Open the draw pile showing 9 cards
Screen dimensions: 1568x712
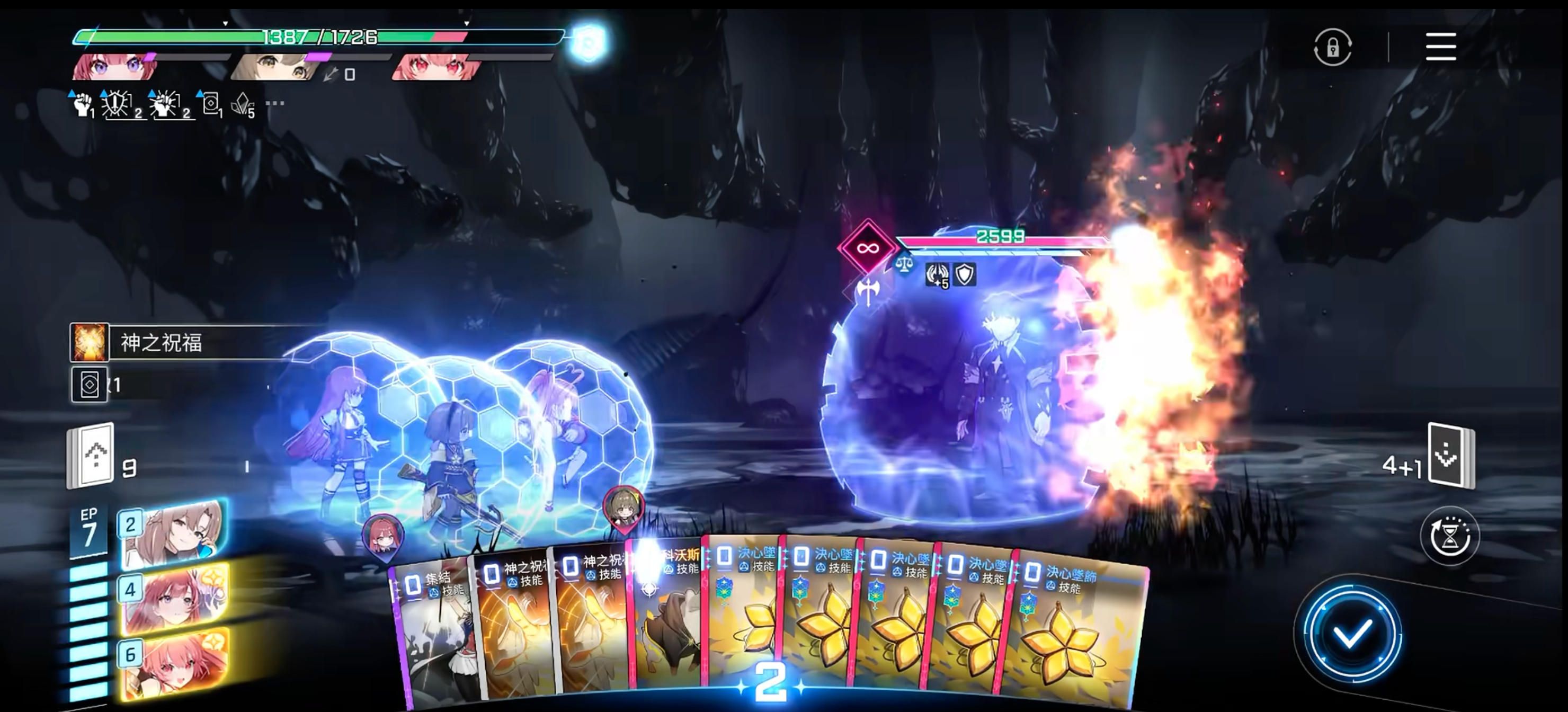point(90,456)
